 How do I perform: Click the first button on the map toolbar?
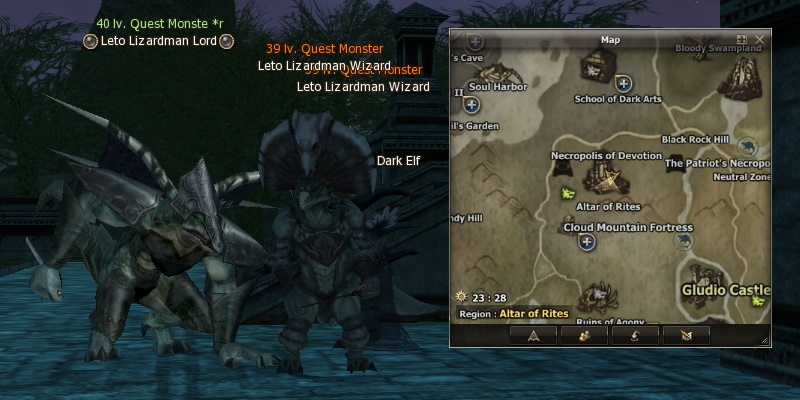[534, 335]
